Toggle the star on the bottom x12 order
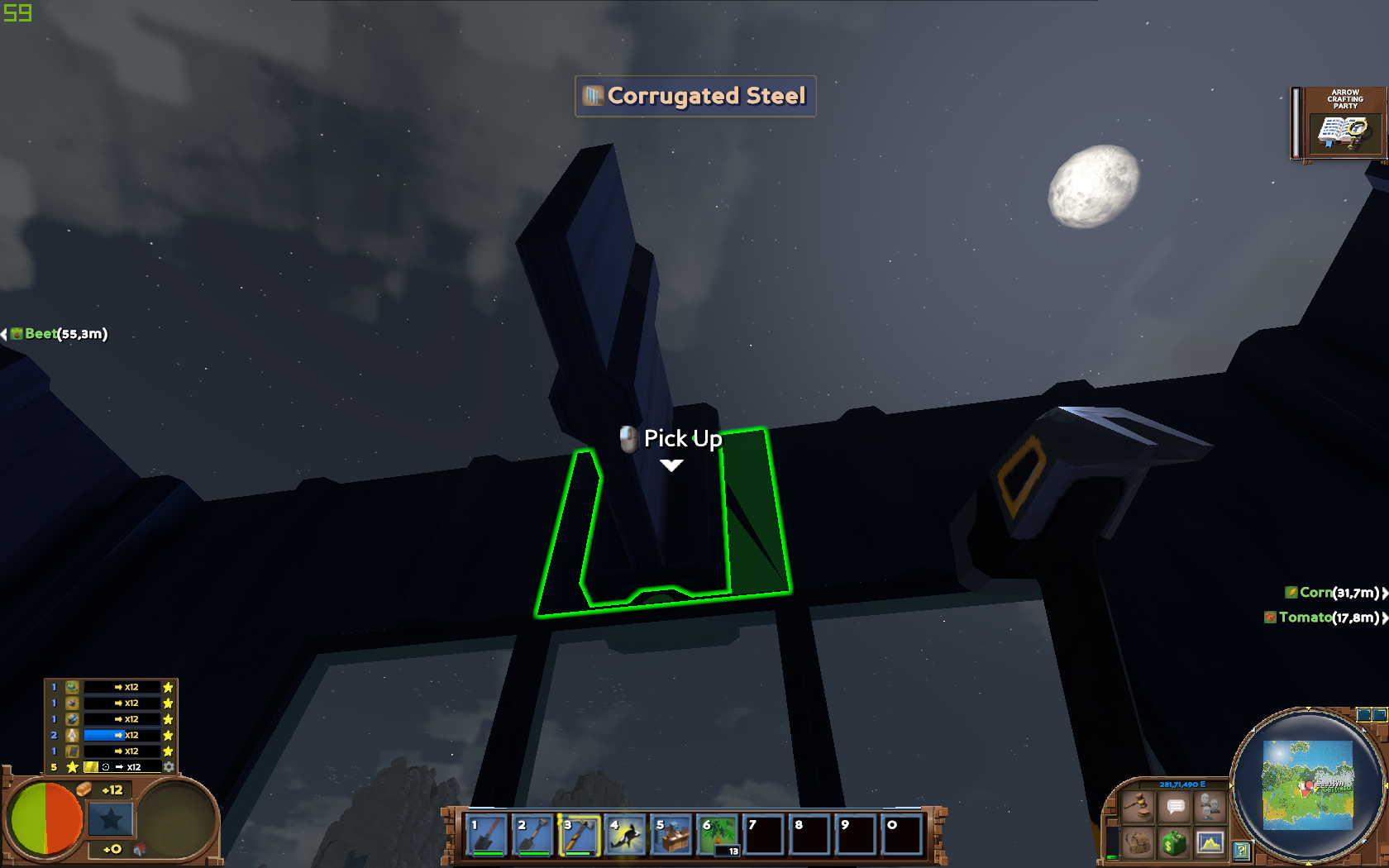 (x=169, y=751)
